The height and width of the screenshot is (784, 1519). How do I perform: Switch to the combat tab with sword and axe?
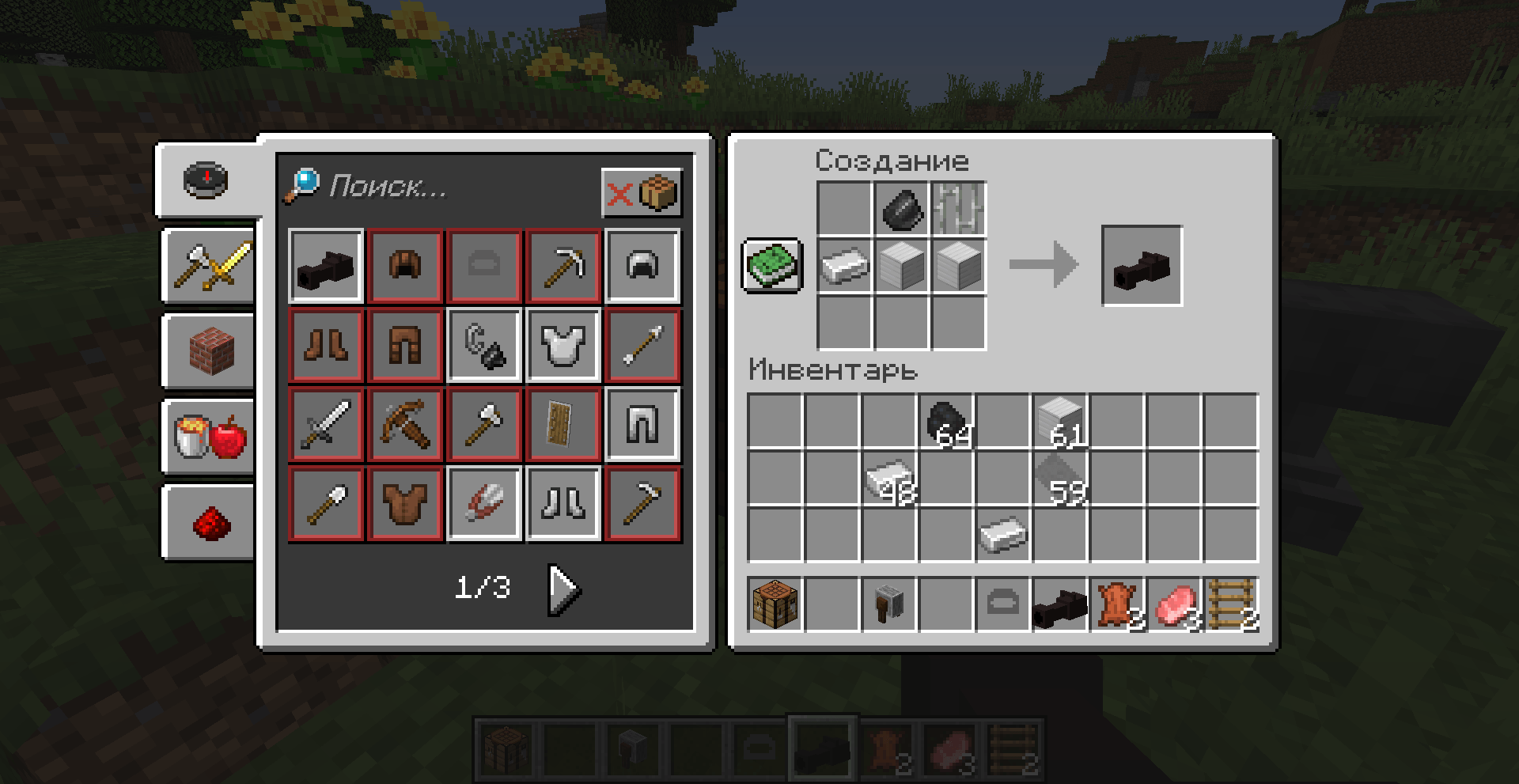click(207, 265)
